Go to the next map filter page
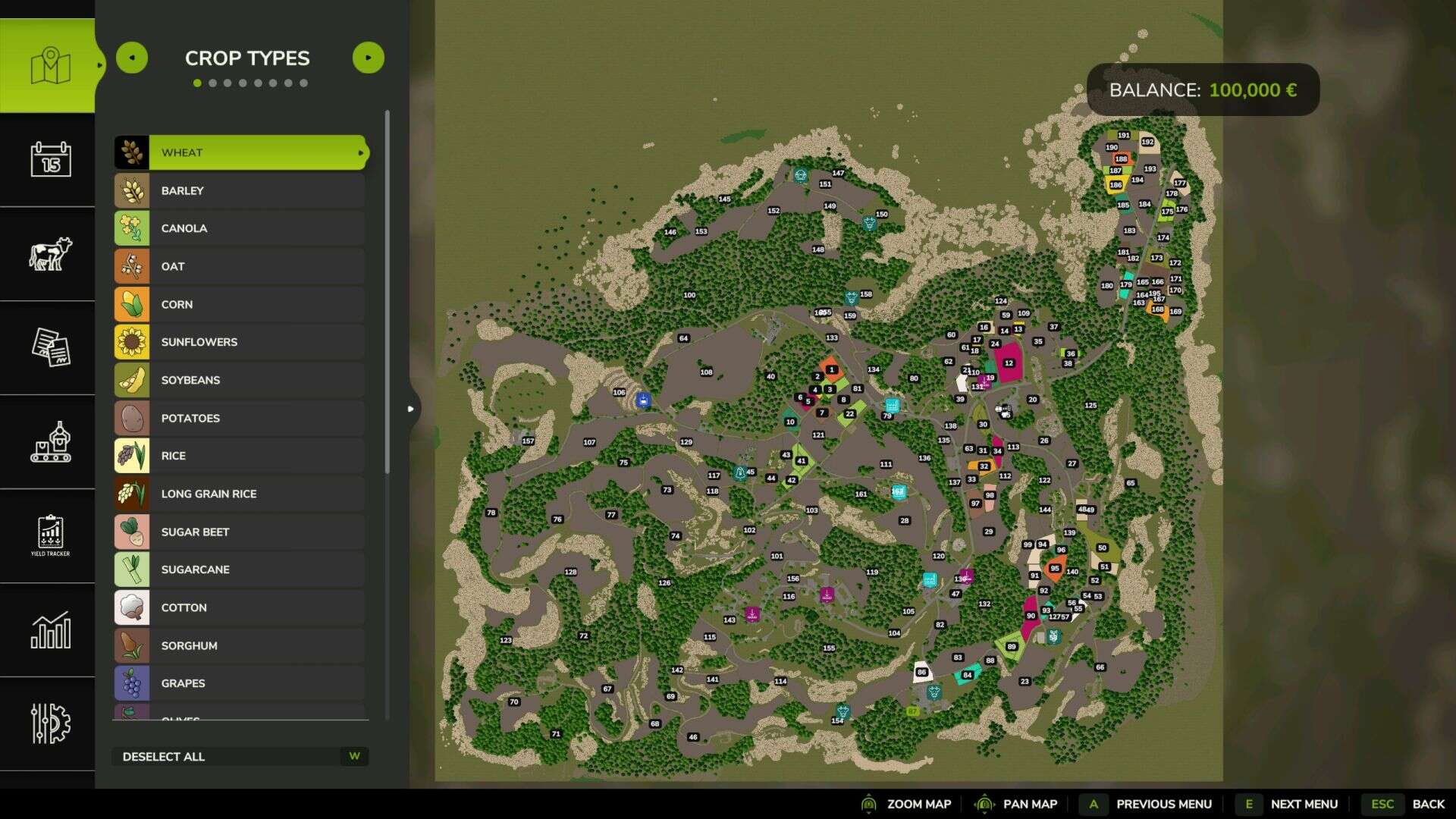The height and width of the screenshot is (819, 1456). (369, 58)
